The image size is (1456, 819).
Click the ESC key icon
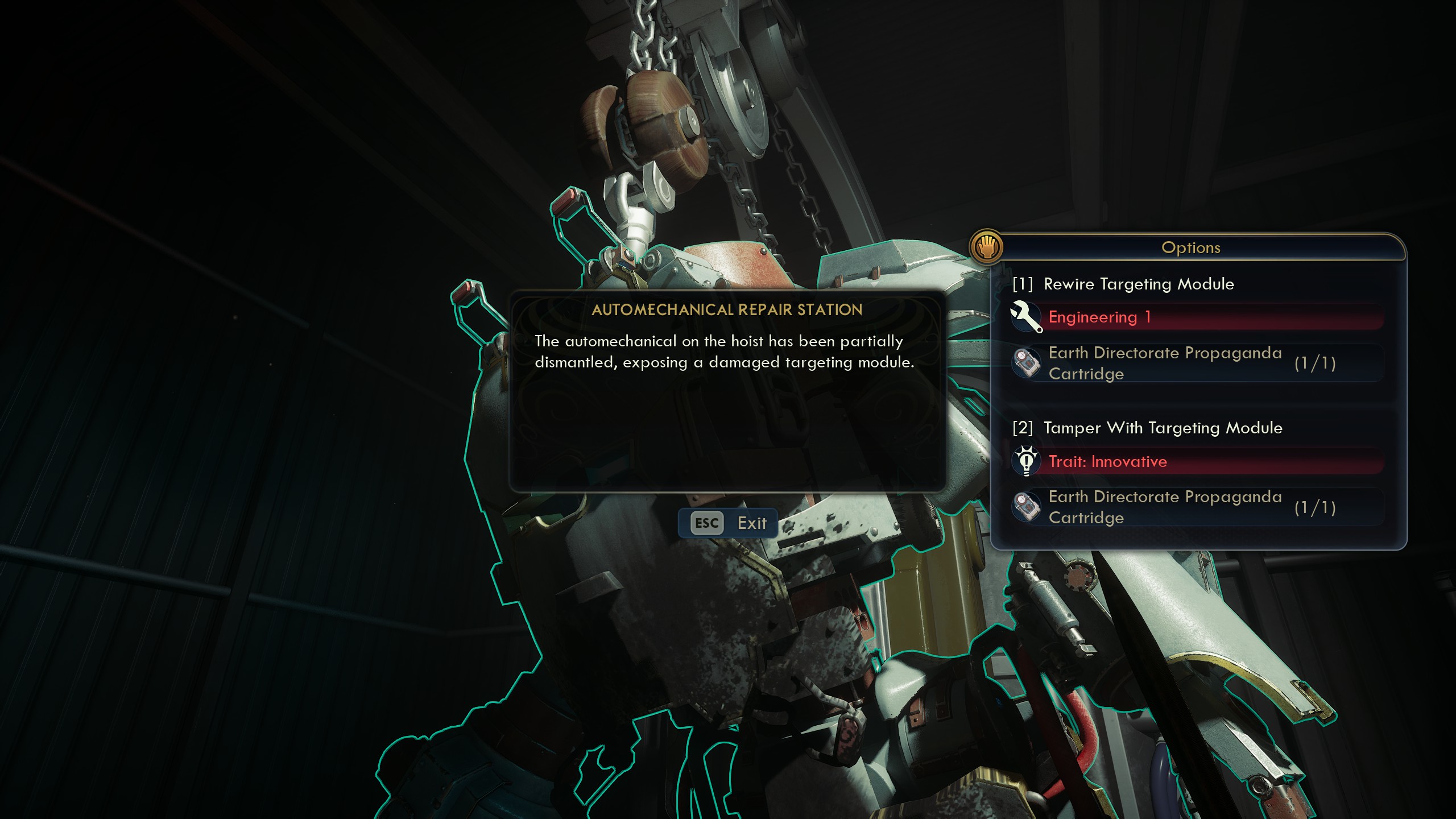pyautogui.click(x=705, y=523)
